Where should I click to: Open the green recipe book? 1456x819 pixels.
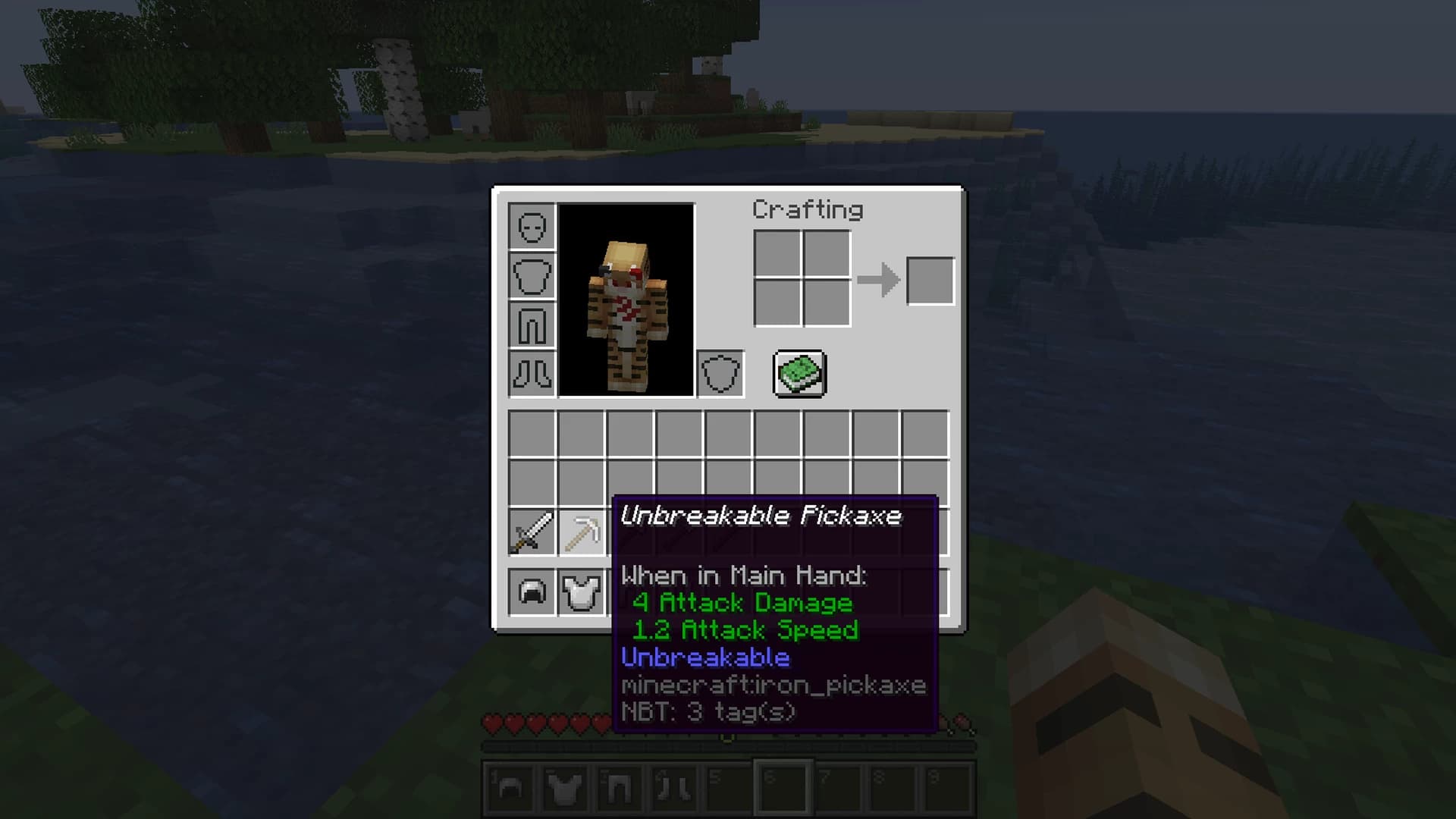click(799, 375)
